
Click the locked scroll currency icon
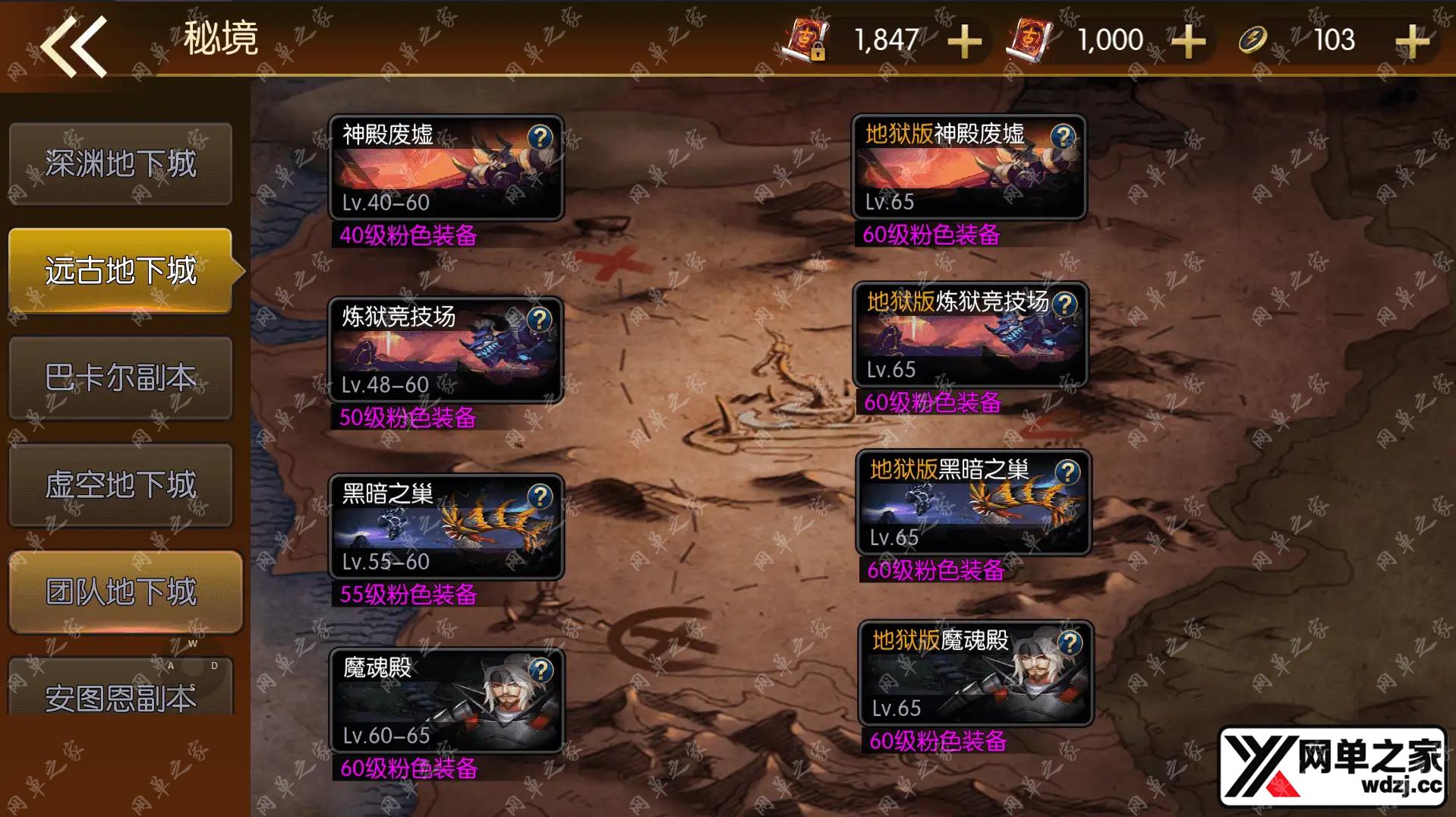point(807,39)
